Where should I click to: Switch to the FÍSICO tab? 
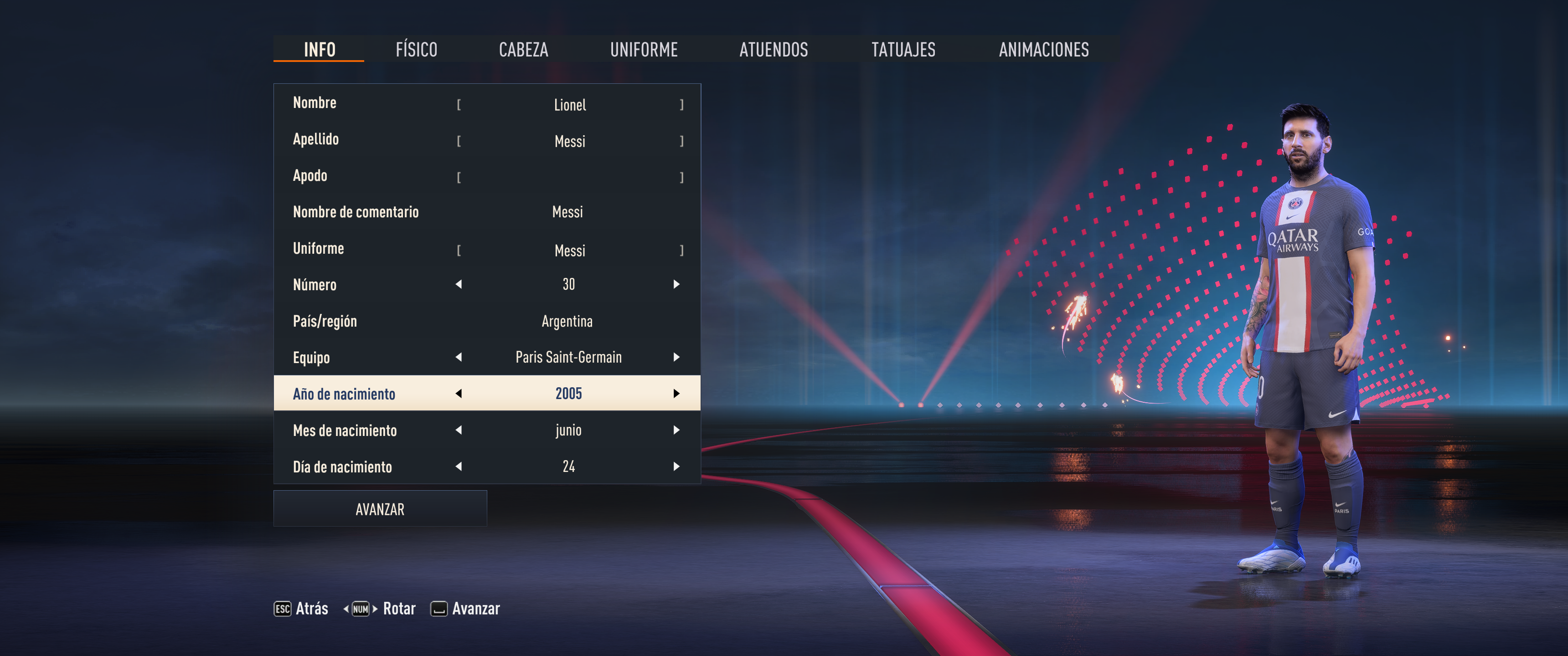pos(416,49)
